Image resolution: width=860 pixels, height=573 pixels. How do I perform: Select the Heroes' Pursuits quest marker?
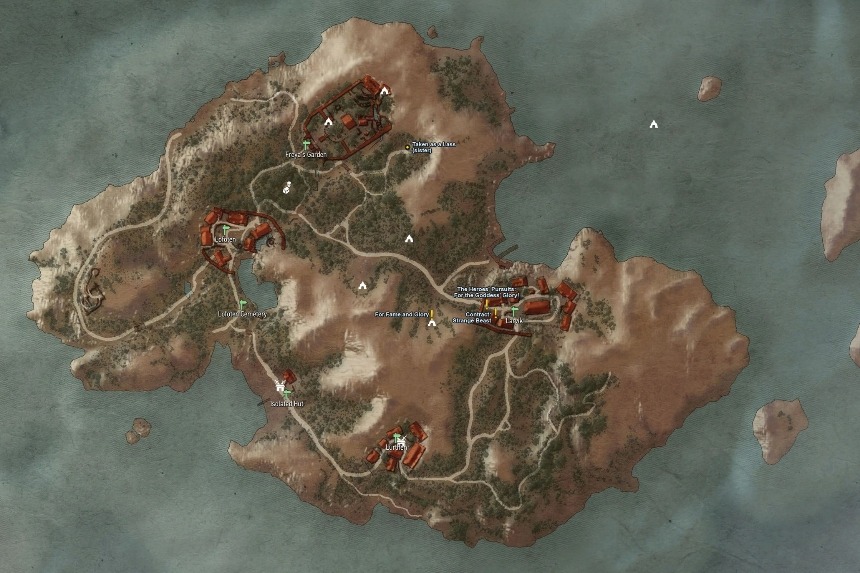(x=487, y=303)
